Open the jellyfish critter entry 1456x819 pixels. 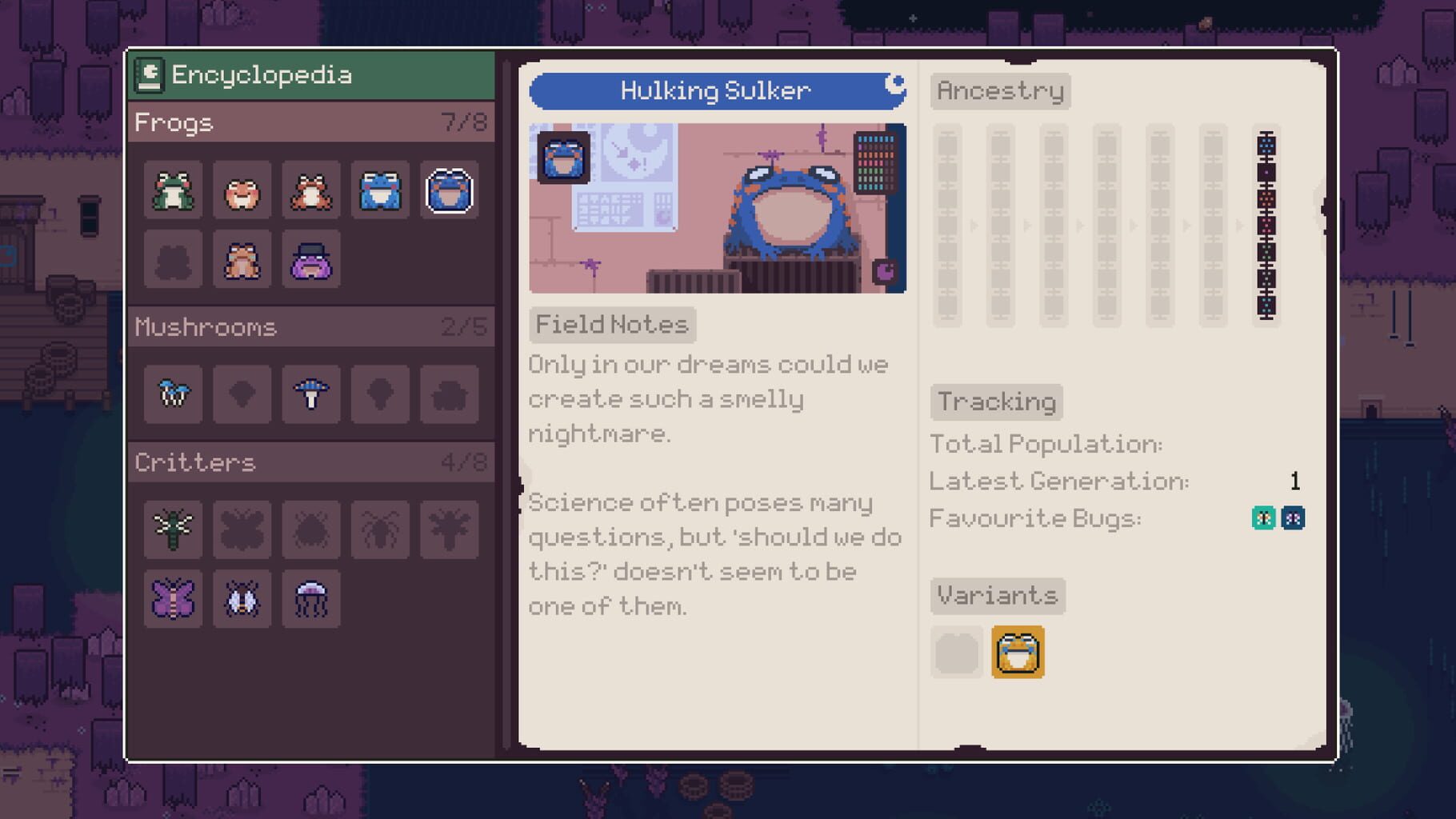coord(311,599)
